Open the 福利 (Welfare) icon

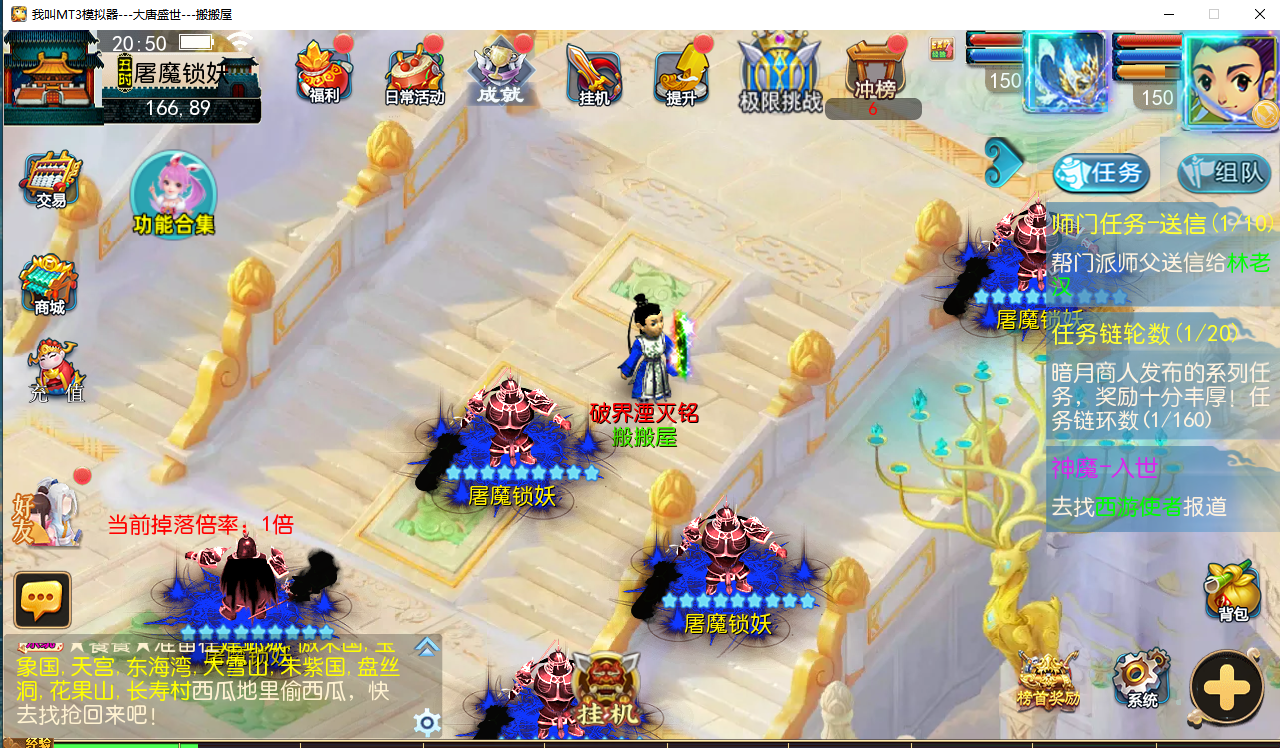click(x=322, y=70)
